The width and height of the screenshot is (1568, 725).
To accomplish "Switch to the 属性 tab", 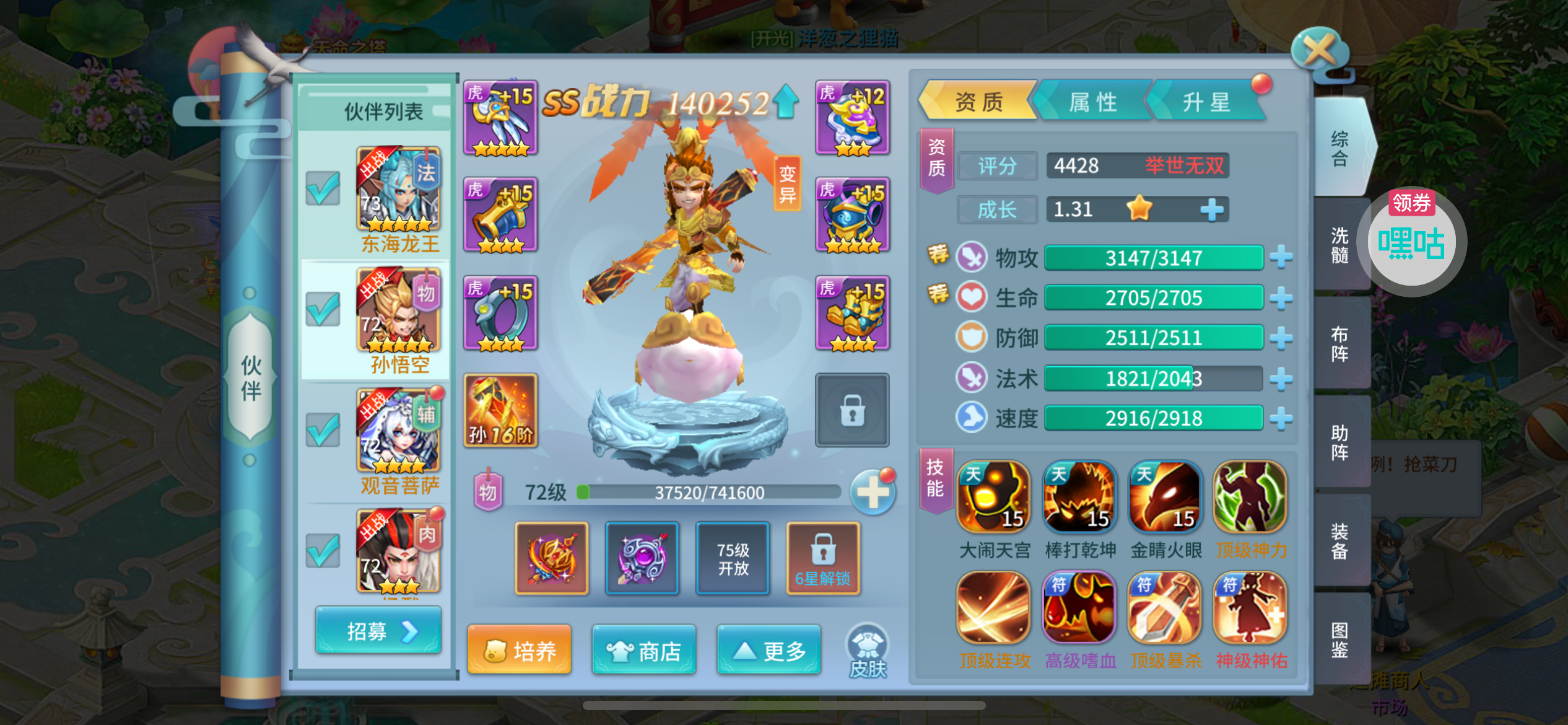I will coord(1092,102).
